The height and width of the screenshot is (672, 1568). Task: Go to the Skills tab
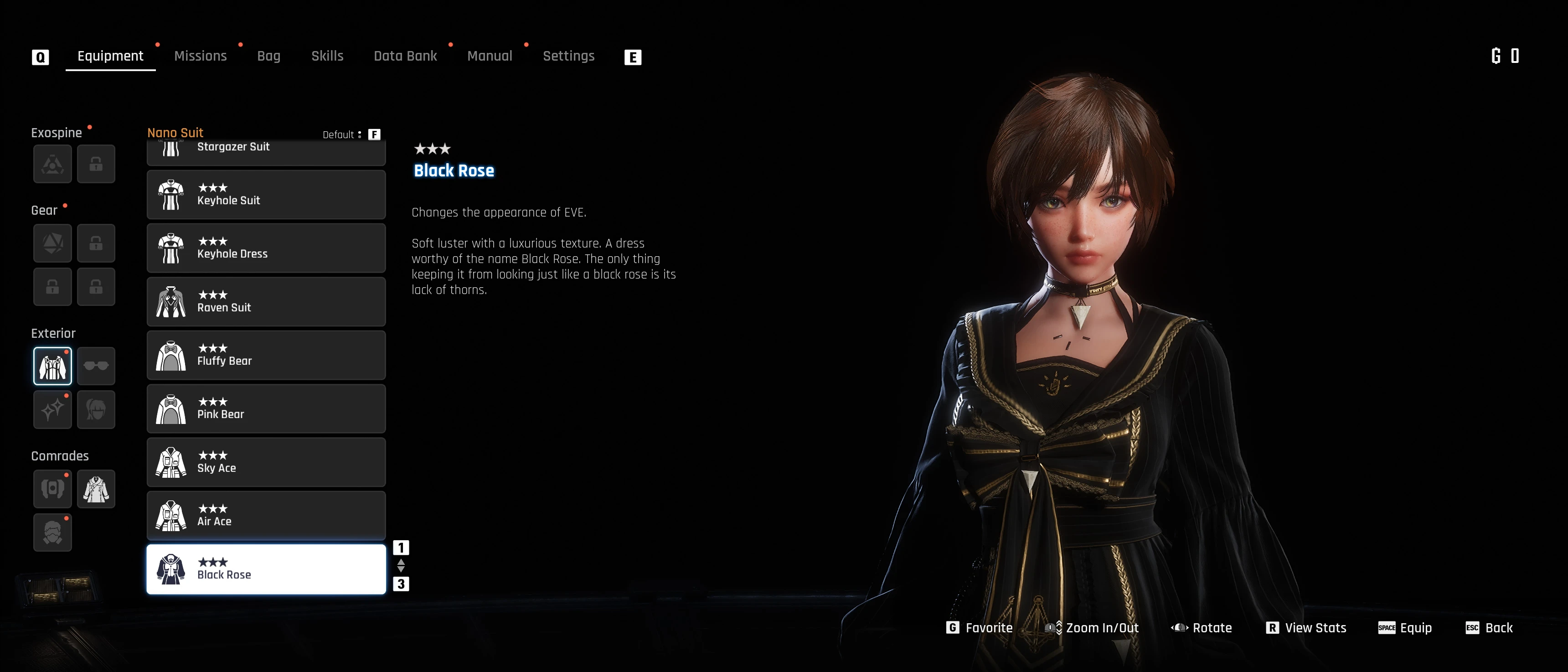(327, 56)
